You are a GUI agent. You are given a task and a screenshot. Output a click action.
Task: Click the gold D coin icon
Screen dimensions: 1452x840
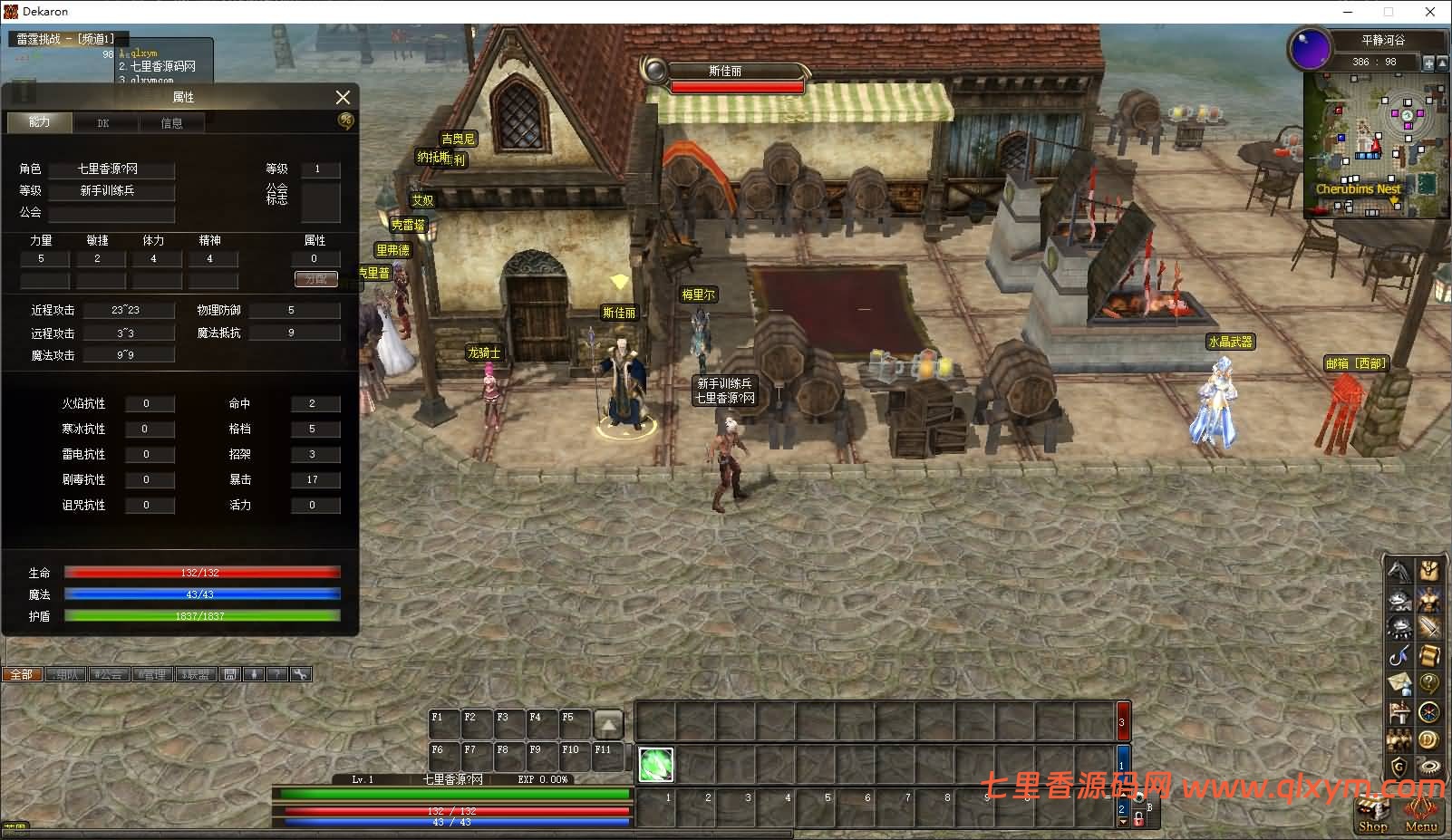pos(1429,740)
